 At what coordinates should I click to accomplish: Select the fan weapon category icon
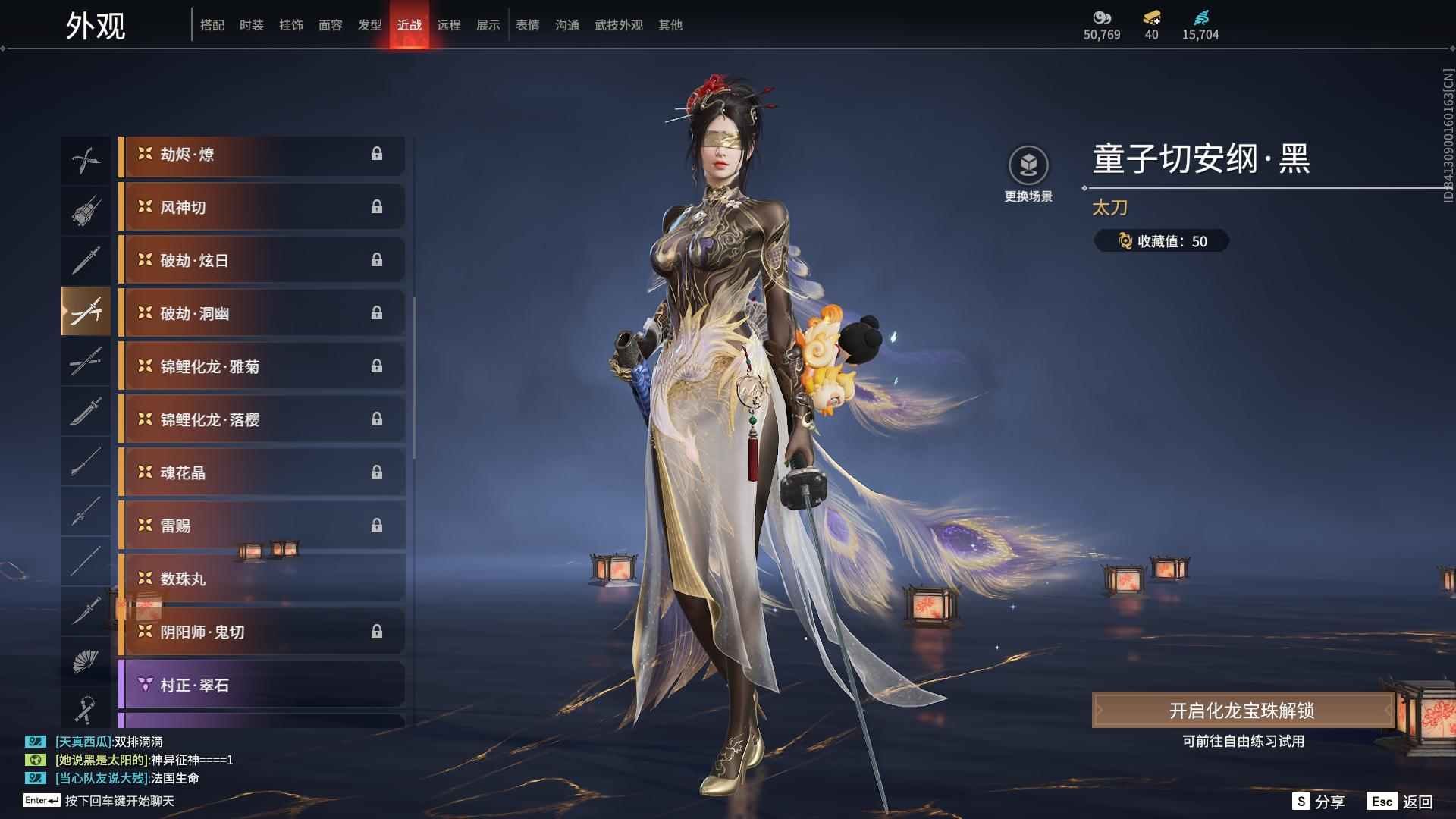(x=86, y=658)
